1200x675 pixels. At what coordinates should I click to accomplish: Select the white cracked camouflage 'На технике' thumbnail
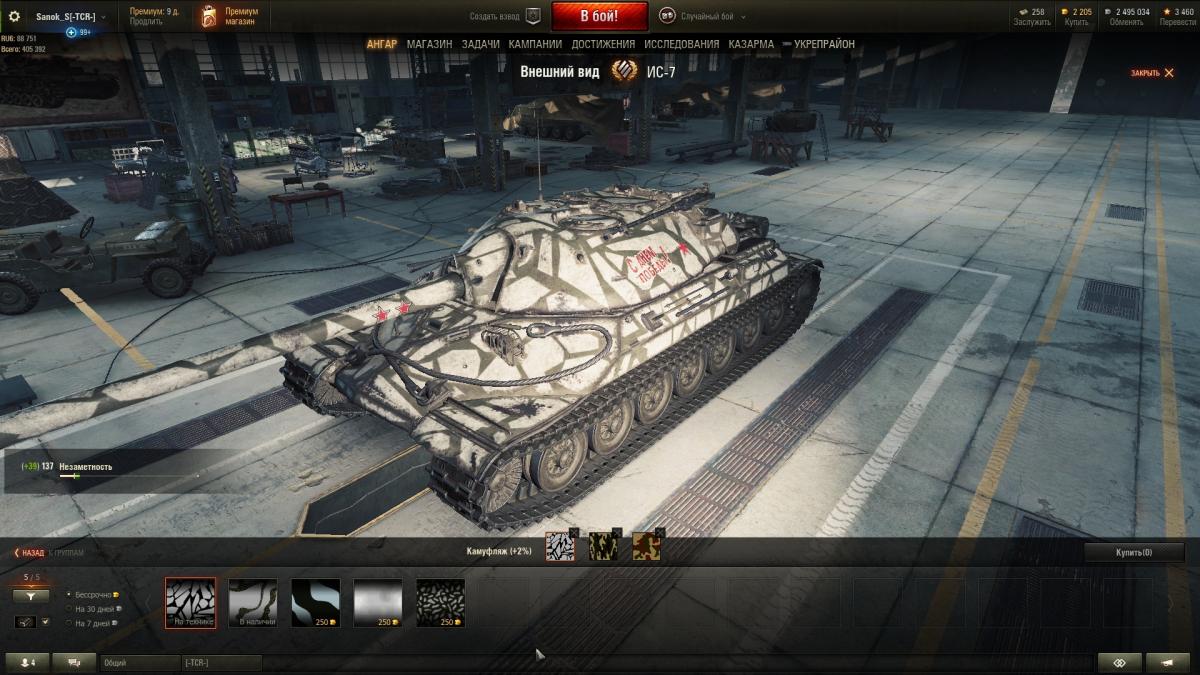point(190,603)
